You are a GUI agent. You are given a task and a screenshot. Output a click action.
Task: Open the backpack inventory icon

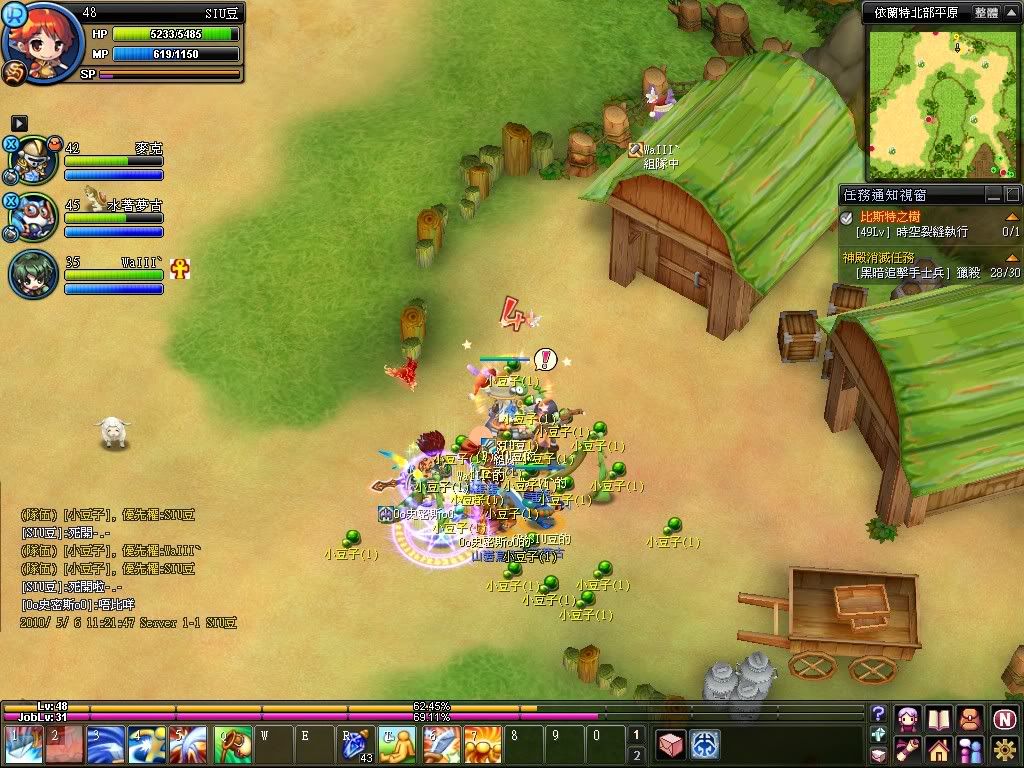(x=968, y=717)
